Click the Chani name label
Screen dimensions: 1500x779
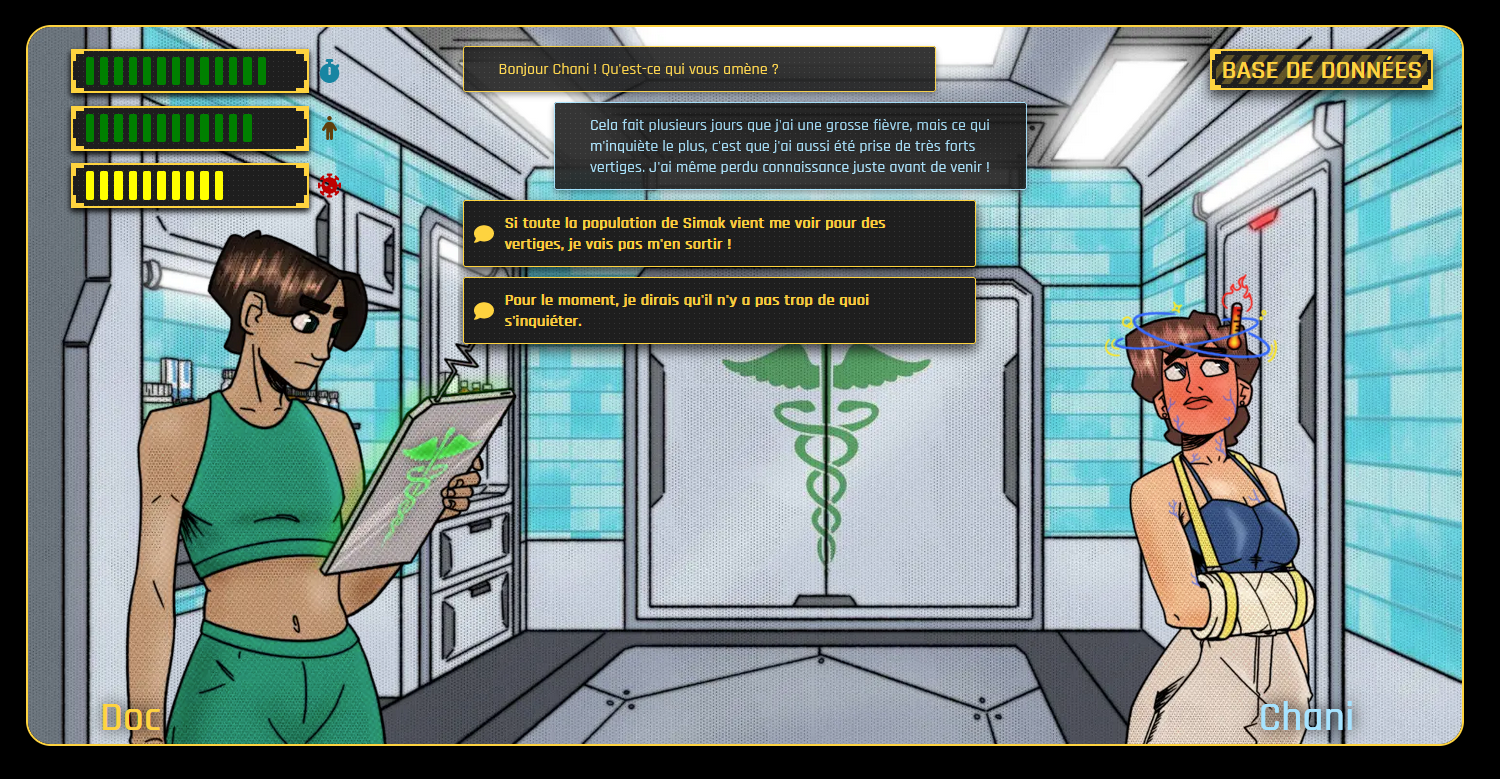tap(1305, 717)
